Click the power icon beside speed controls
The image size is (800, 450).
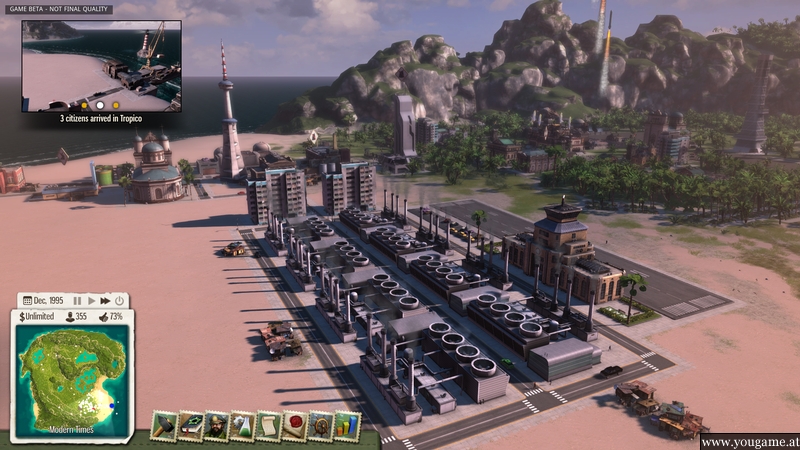[119, 300]
